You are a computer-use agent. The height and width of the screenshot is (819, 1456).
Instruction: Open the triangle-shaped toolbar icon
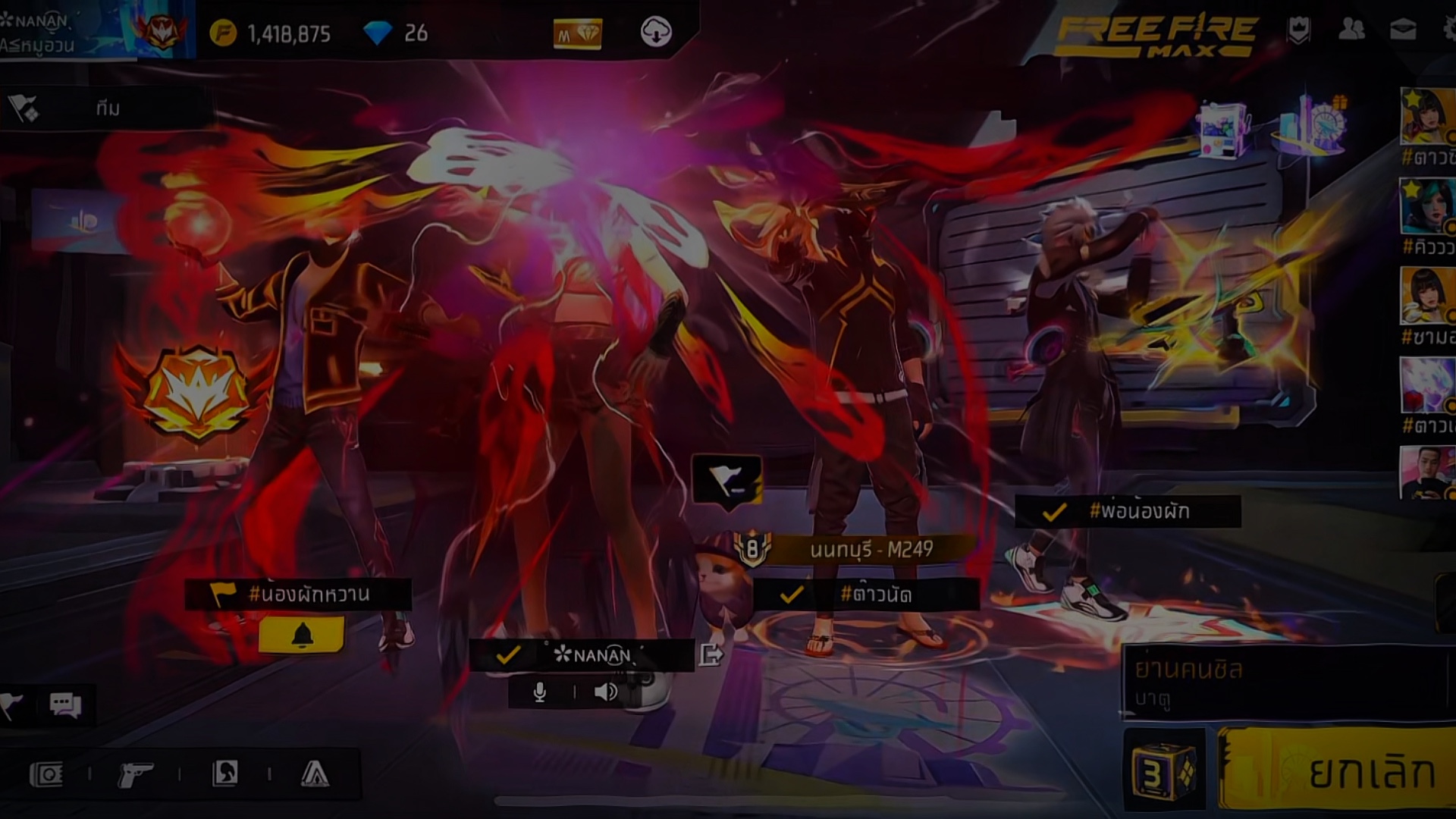coord(315,773)
